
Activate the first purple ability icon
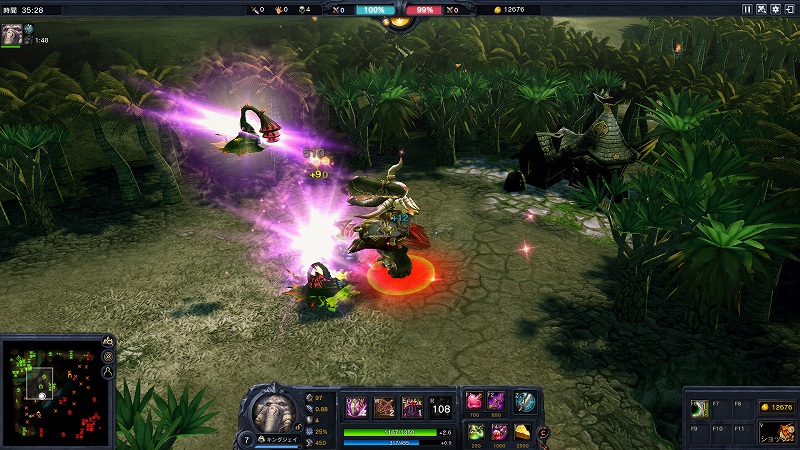(356, 406)
